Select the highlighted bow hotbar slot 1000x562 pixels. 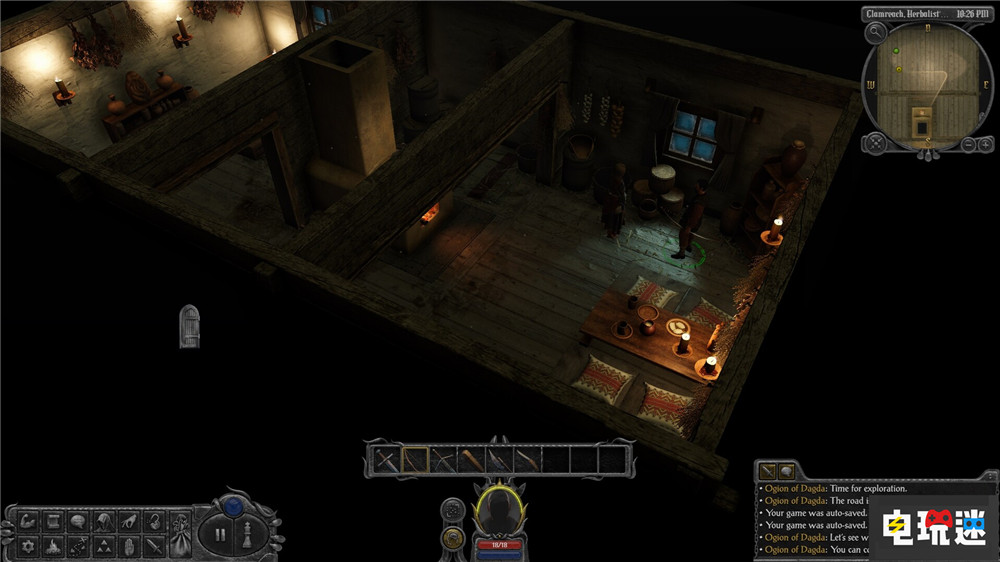414,460
